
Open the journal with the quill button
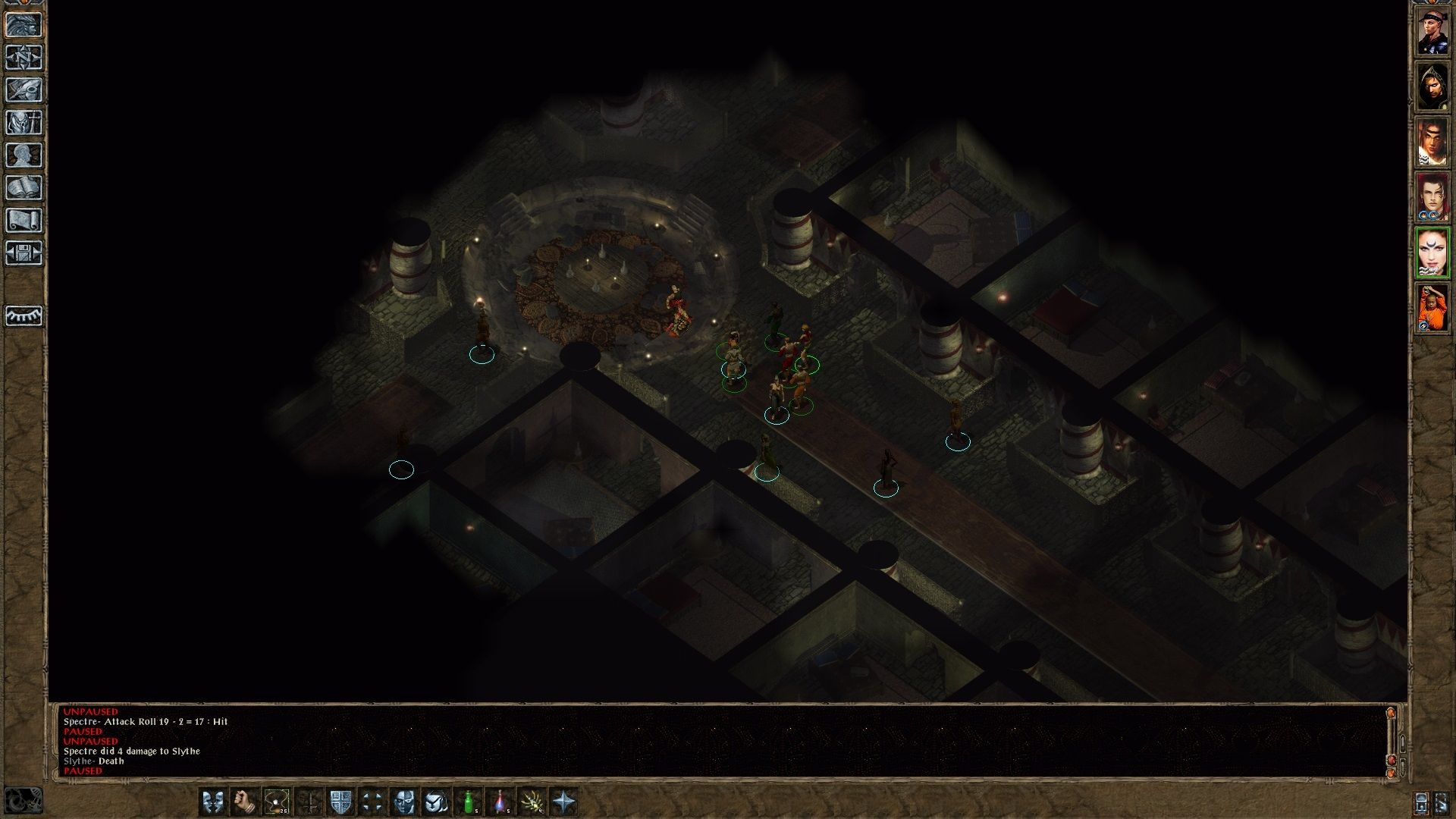coord(24,90)
